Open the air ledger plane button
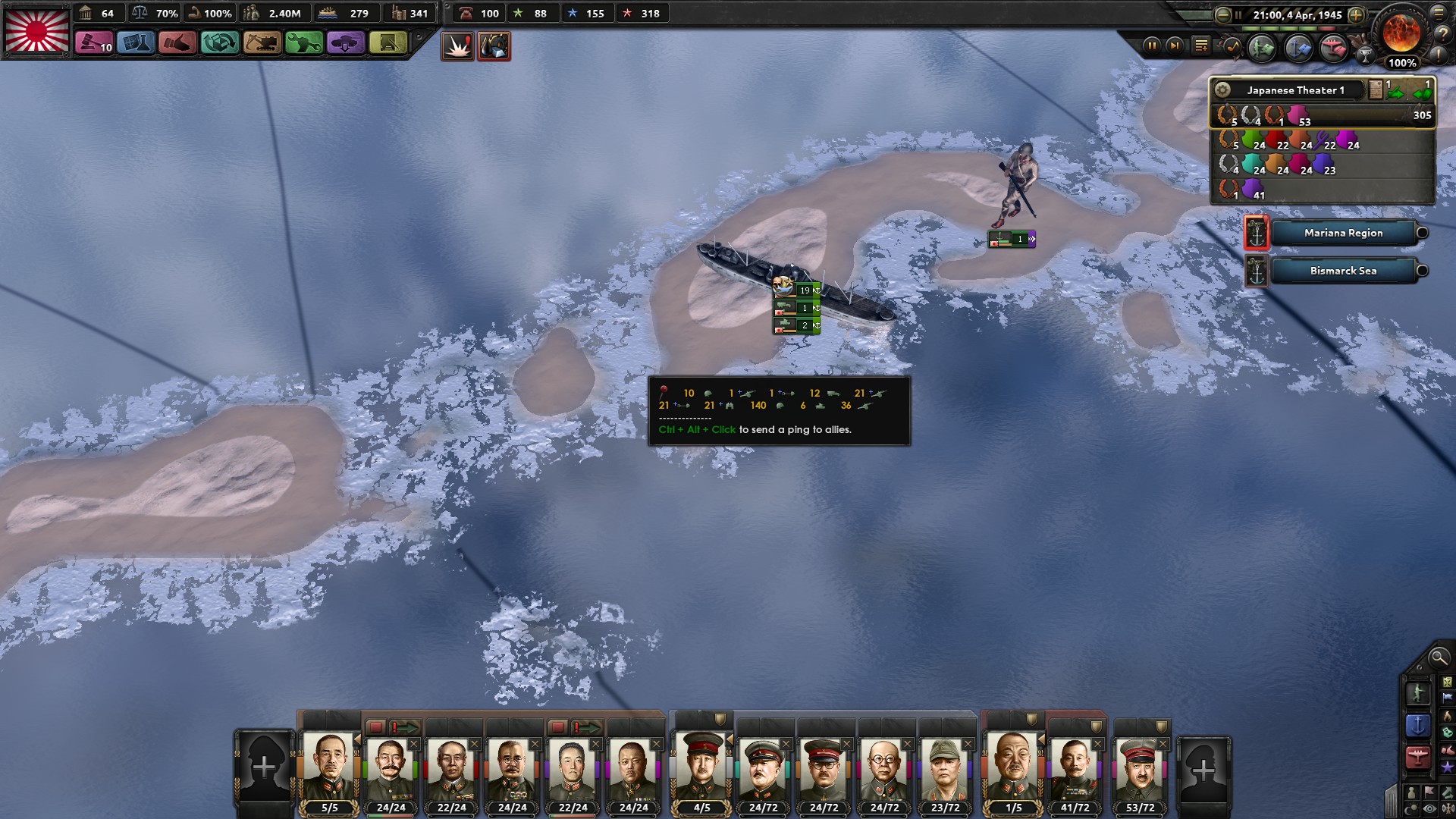Image resolution: width=1456 pixels, height=819 pixels. pos(1333,49)
